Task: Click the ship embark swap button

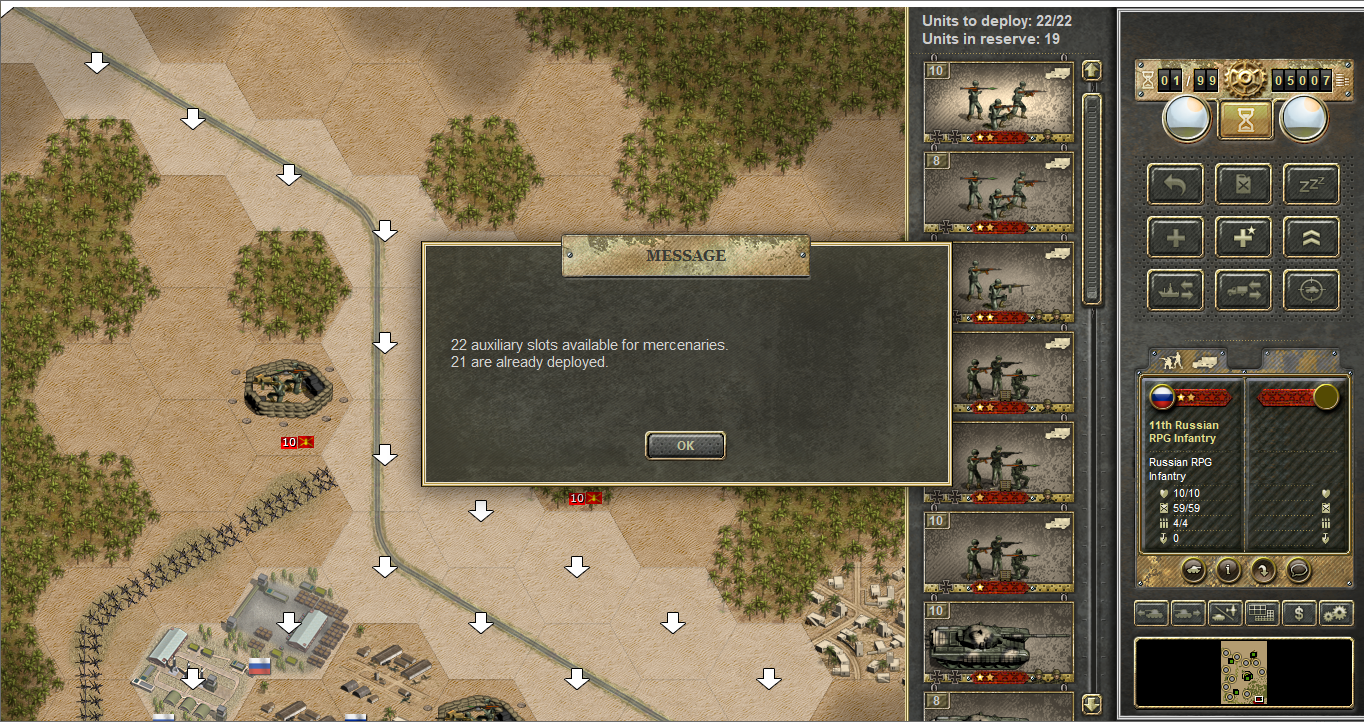Action: [1175, 290]
